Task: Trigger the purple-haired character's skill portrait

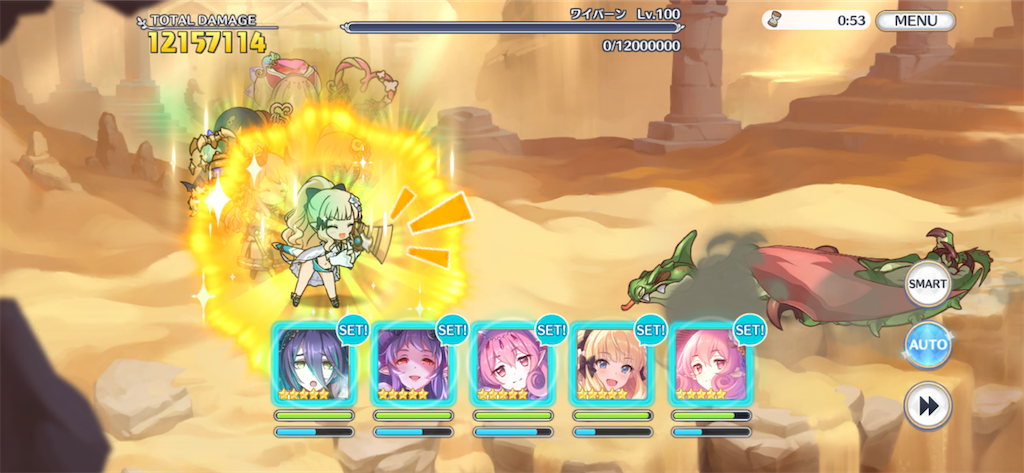Action: coord(413,365)
